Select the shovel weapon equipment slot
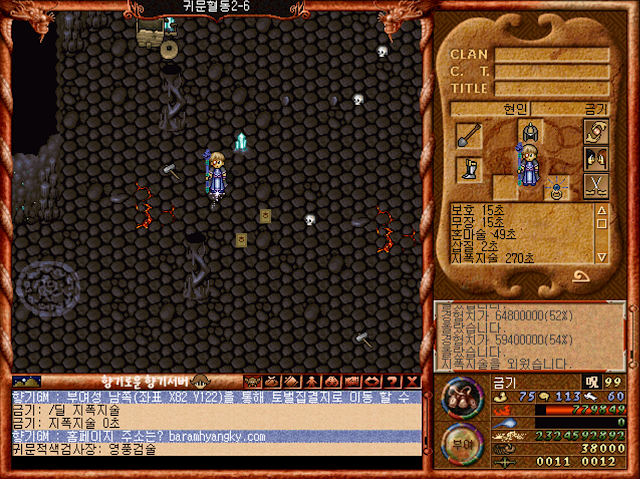 tap(469, 135)
